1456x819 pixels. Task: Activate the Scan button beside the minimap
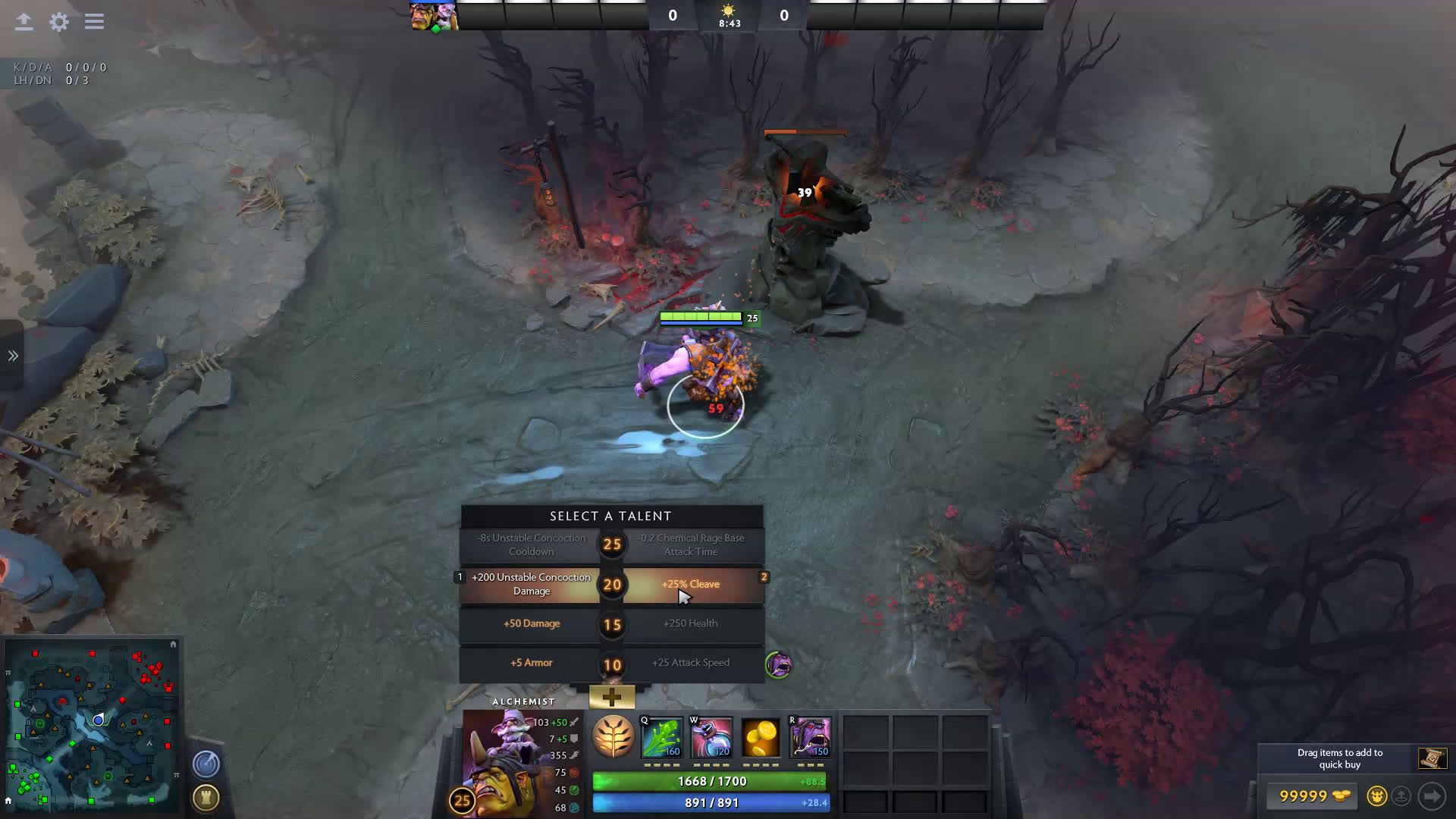click(206, 764)
